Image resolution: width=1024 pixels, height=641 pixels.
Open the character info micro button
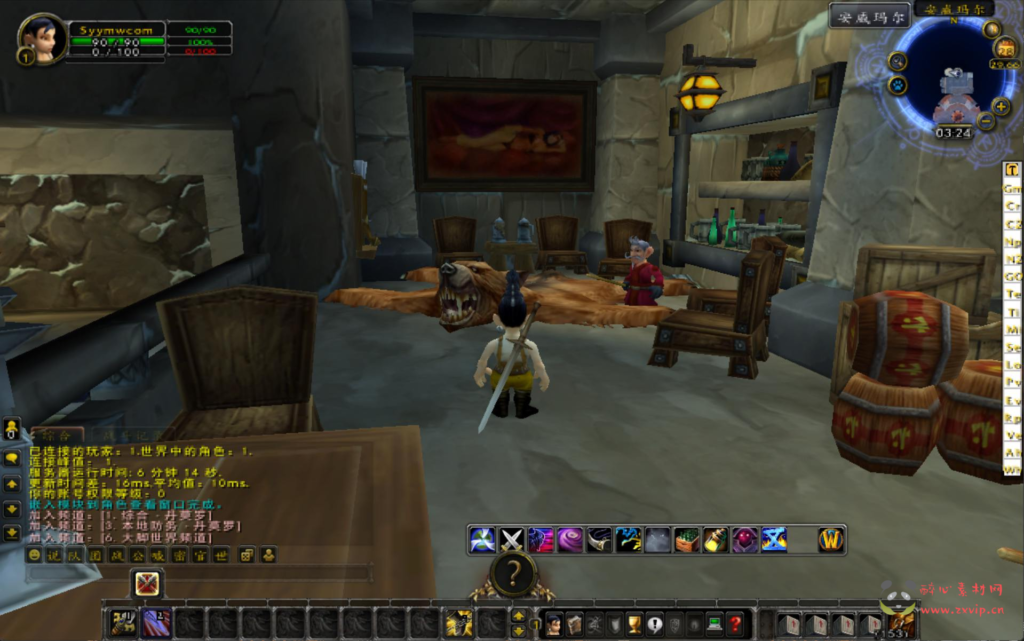pyautogui.click(x=553, y=625)
